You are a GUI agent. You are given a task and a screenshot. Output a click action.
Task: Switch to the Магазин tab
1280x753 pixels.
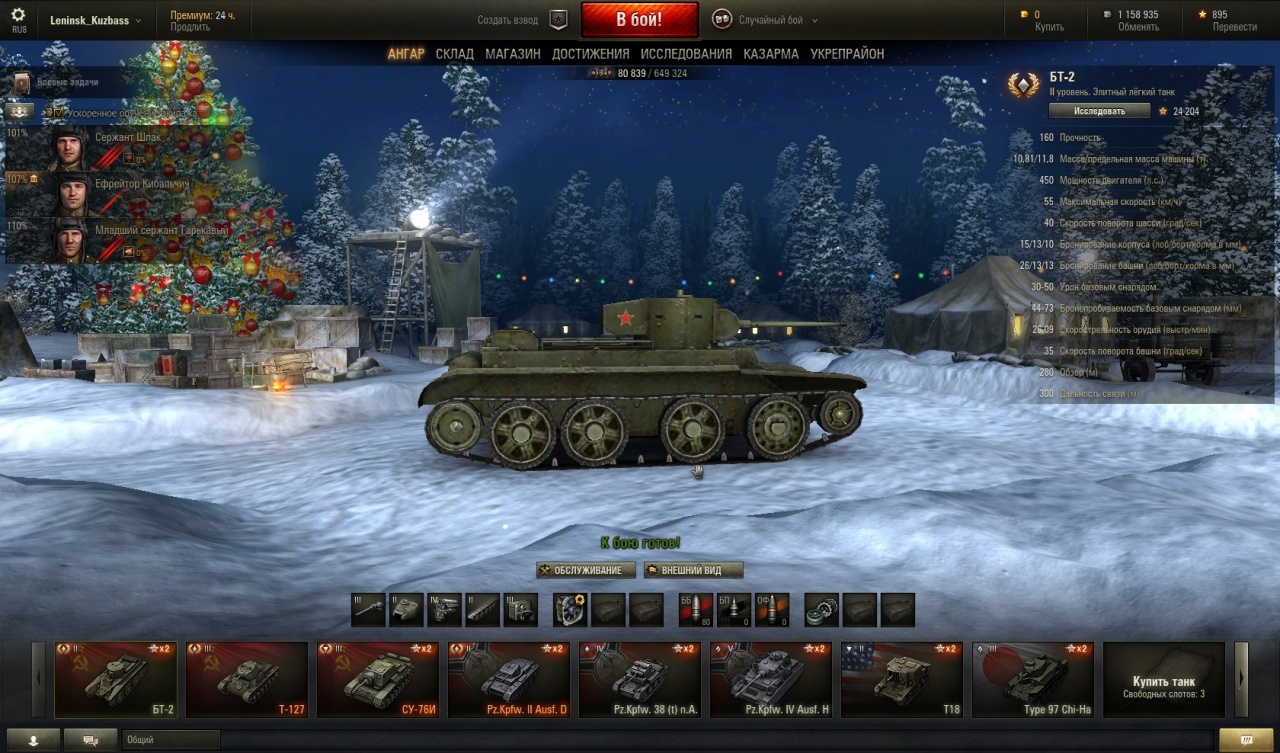(x=513, y=54)
